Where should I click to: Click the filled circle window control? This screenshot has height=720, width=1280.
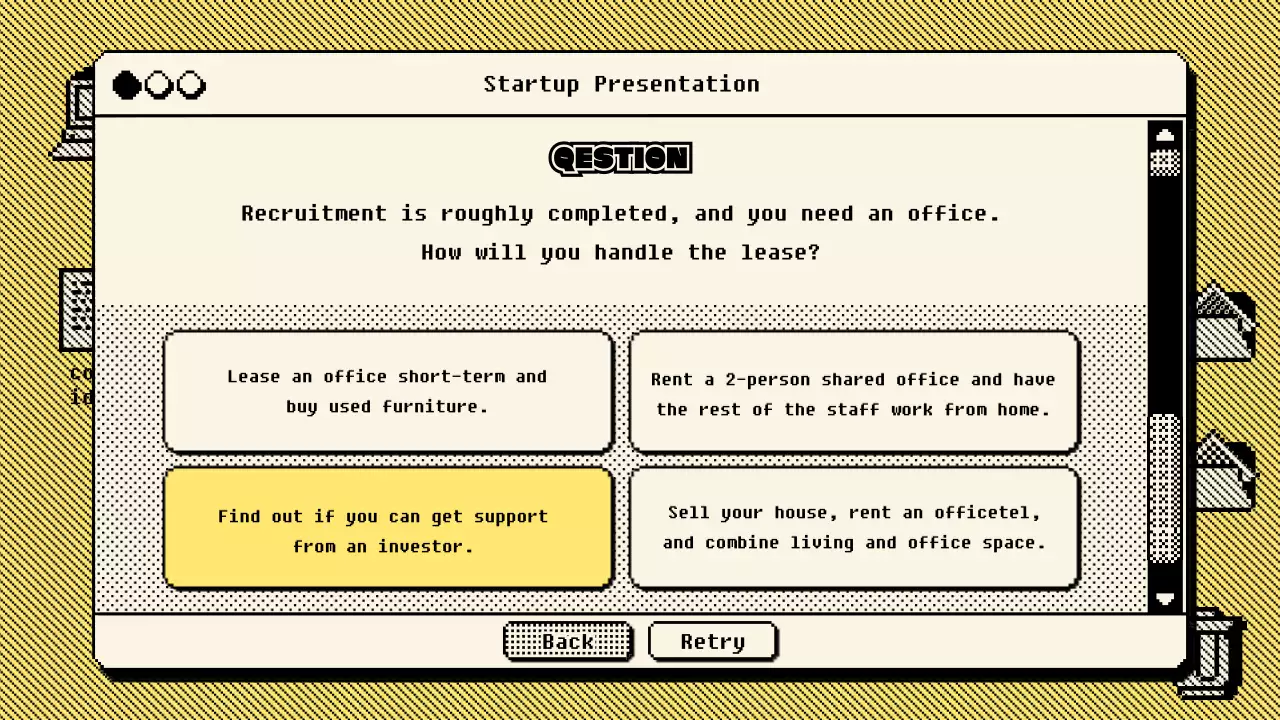tap(126, 85)
